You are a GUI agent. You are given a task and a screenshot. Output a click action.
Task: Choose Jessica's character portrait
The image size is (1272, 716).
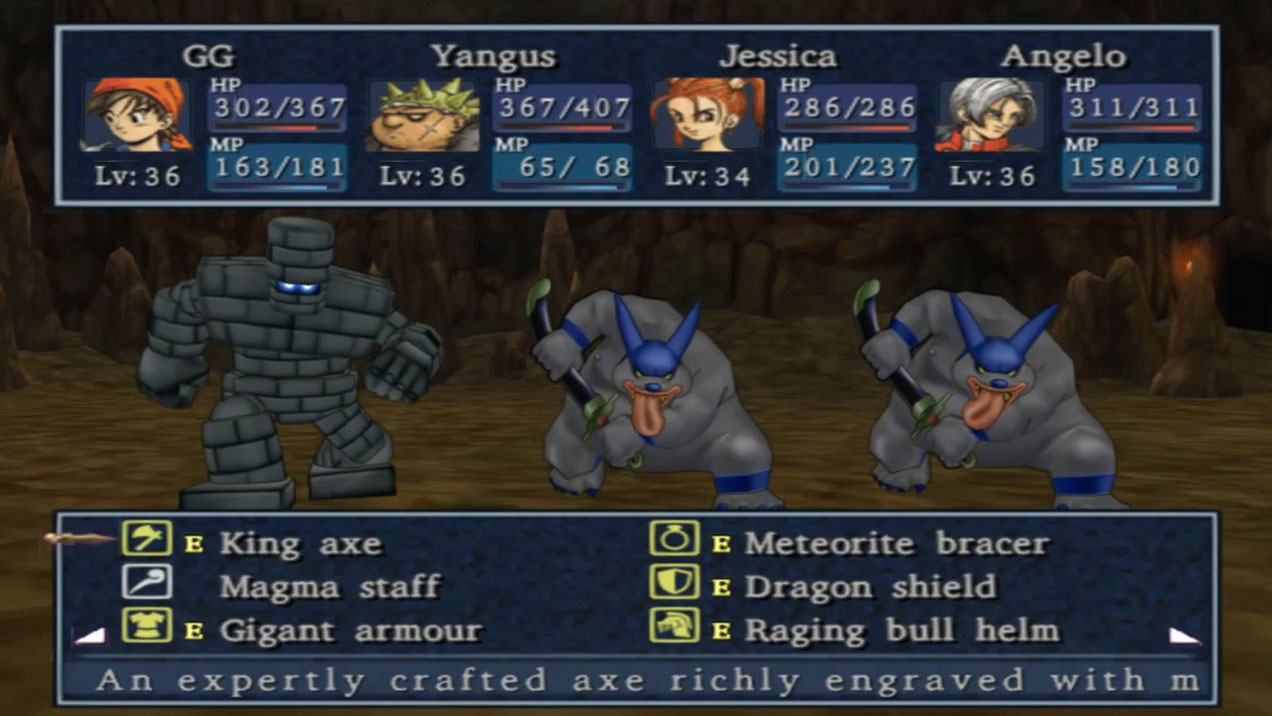(707, 114)
